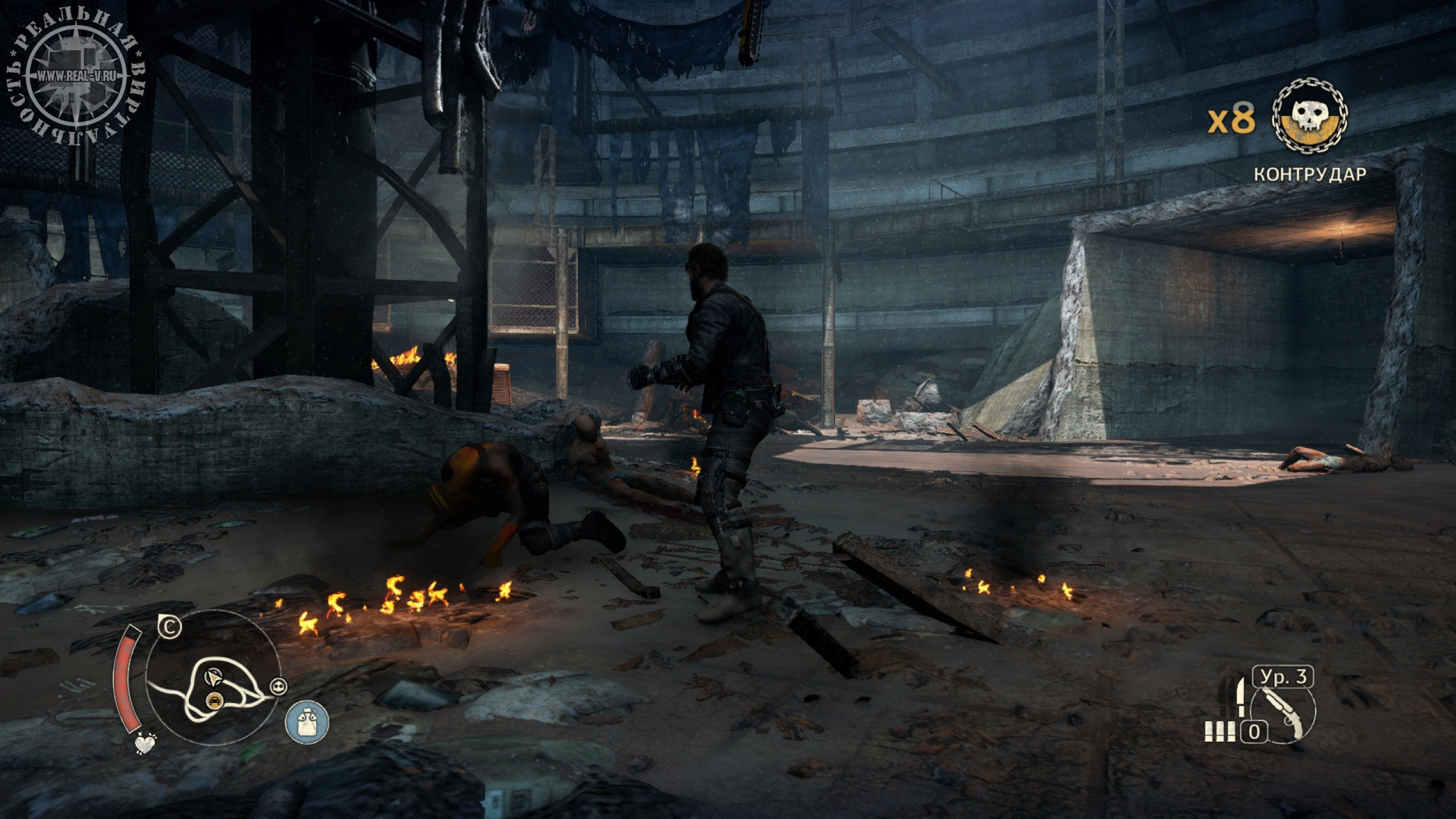Select the north compass marker on minimap
Viewport: 1456px width, 819px height.
pos(169,628)
